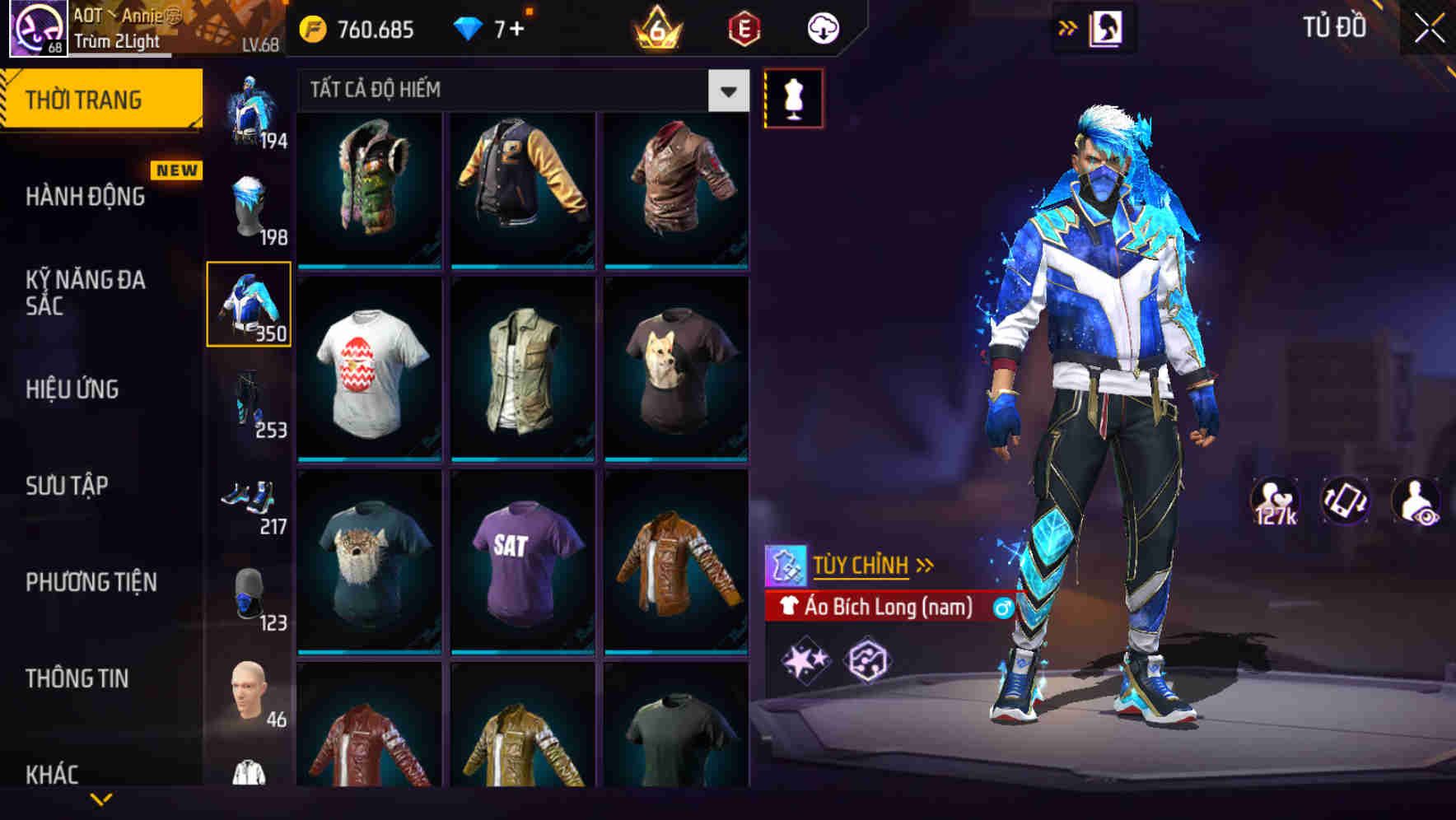Click the cloud download icon

[x=823, y=27]
